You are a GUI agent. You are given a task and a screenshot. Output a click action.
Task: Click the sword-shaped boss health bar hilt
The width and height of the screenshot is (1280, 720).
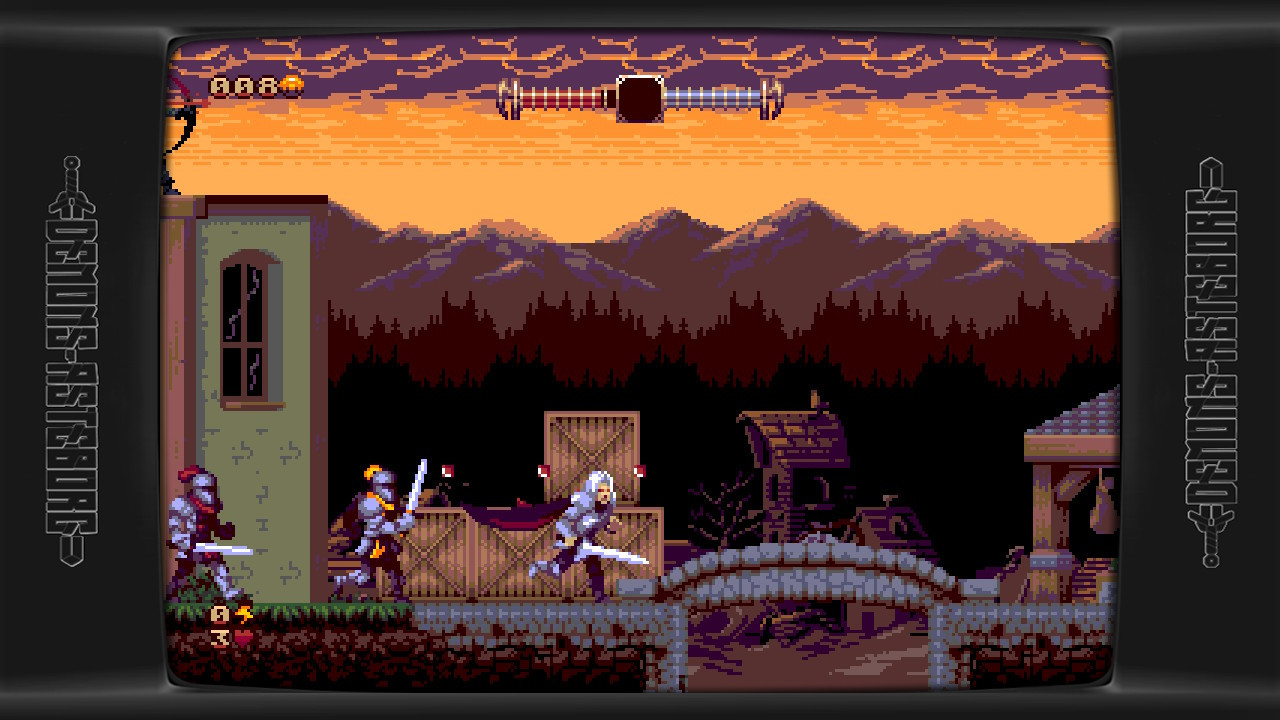(x=639, y=97)
